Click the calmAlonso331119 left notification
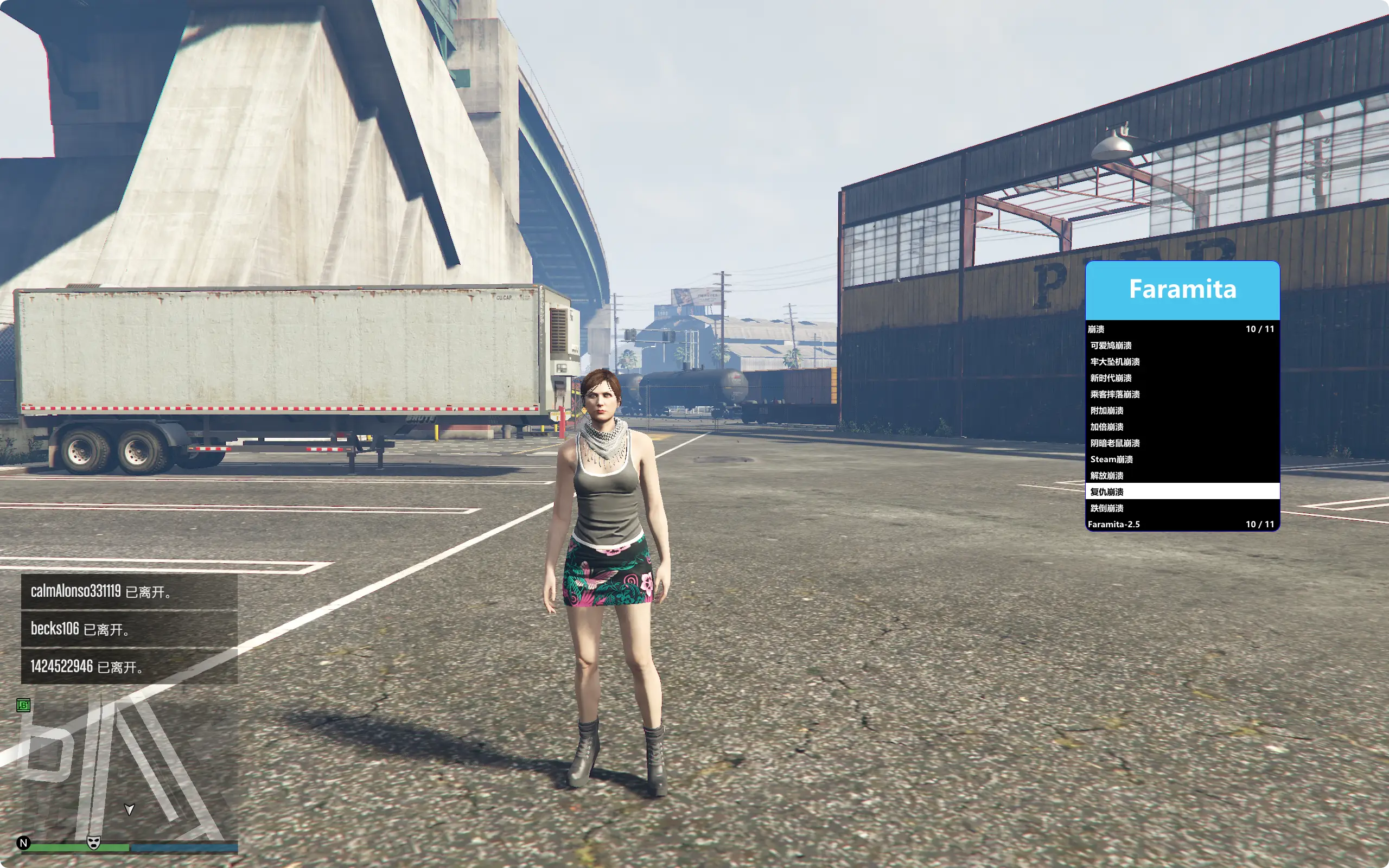This screenshot has height=868, width=1389. pyautogui.click(x=129, y=591)
